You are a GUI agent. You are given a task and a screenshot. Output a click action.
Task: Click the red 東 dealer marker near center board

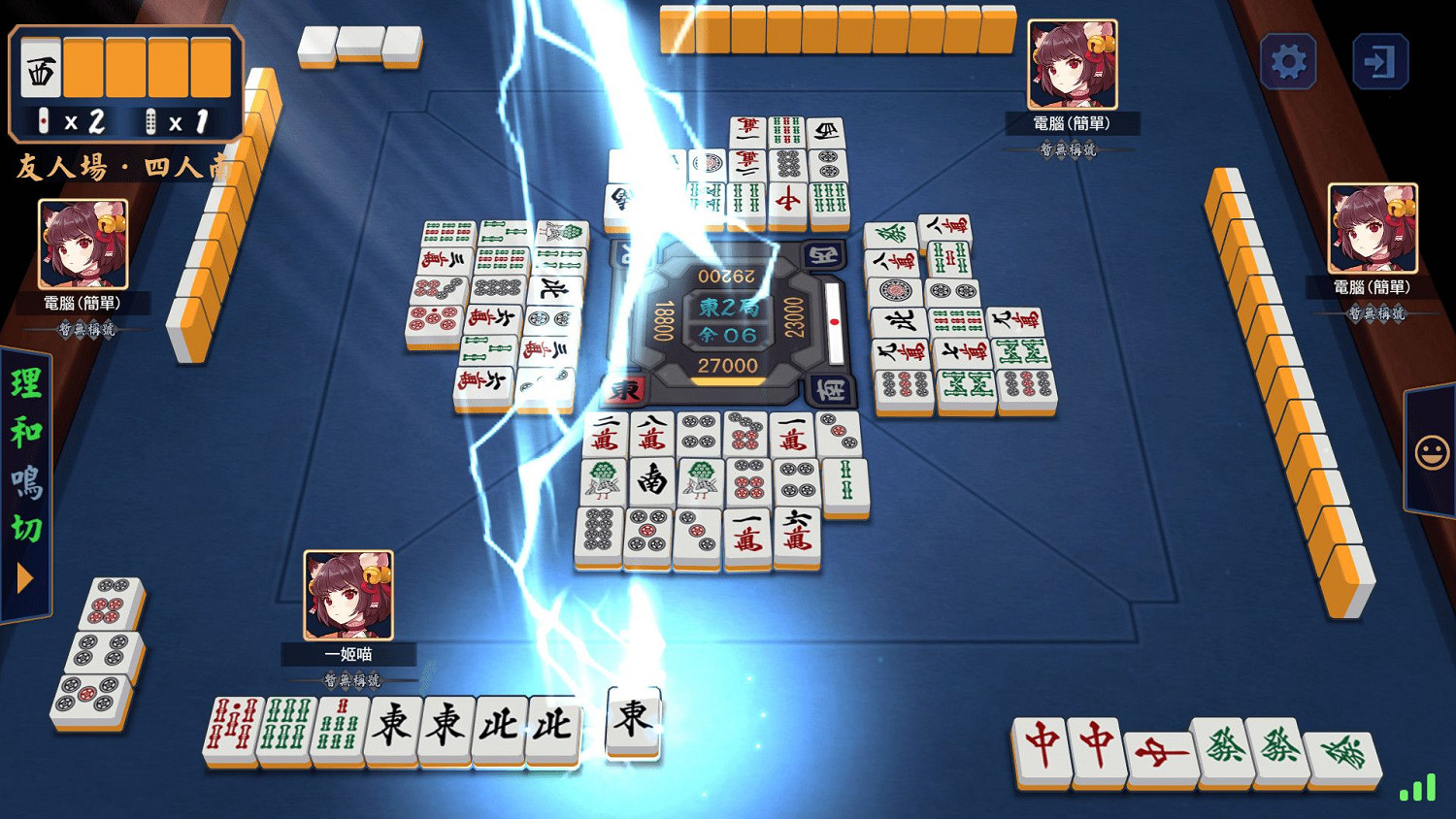pyautogui.click(x=626, y=388)
